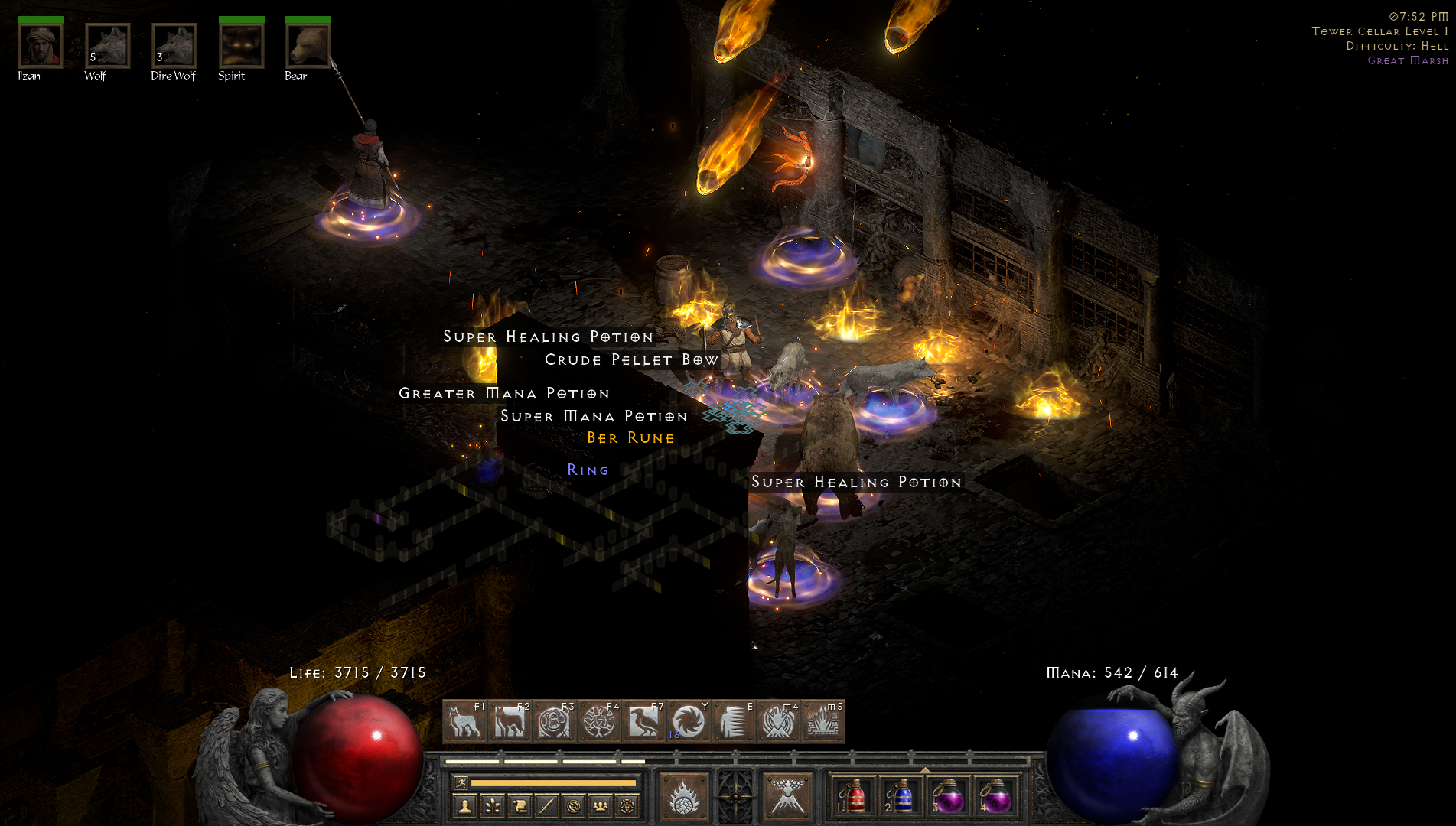Select the Hurricane skill bound to Y
The height and width of the screenshot is (826, 1456).
(x=689, y=720)
